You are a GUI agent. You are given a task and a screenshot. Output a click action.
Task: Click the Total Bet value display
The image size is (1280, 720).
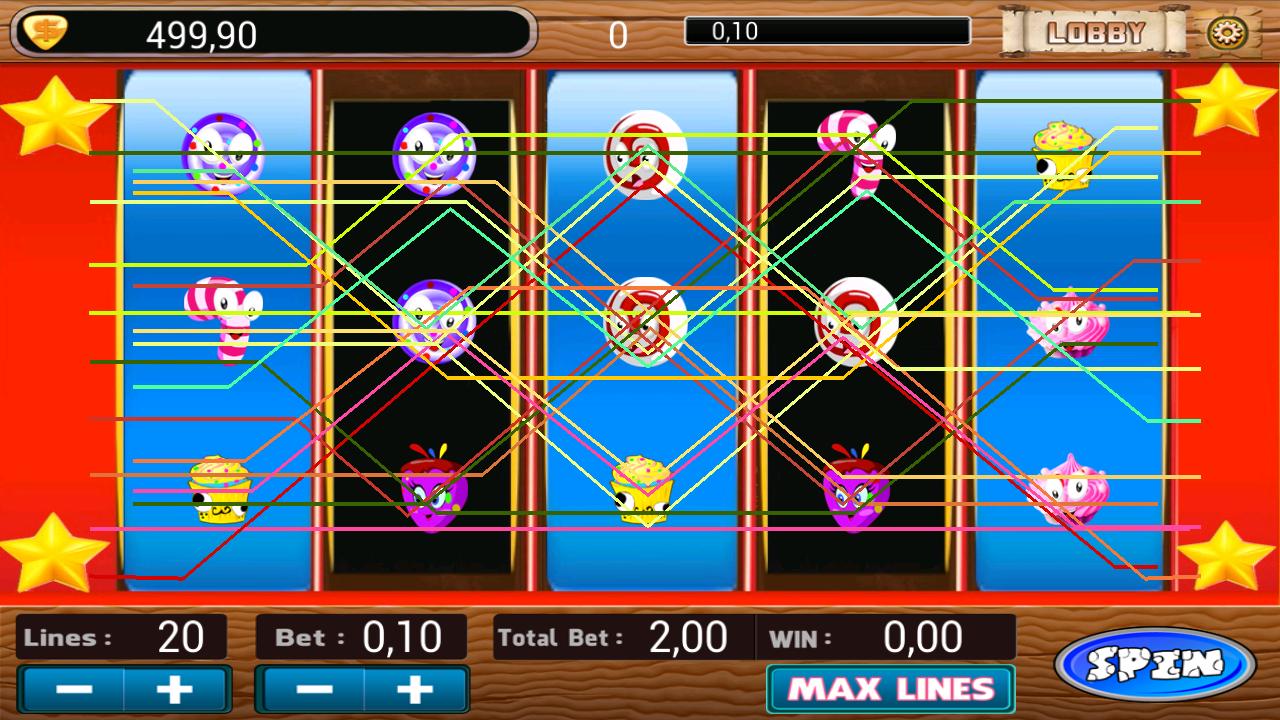point(690,637)
